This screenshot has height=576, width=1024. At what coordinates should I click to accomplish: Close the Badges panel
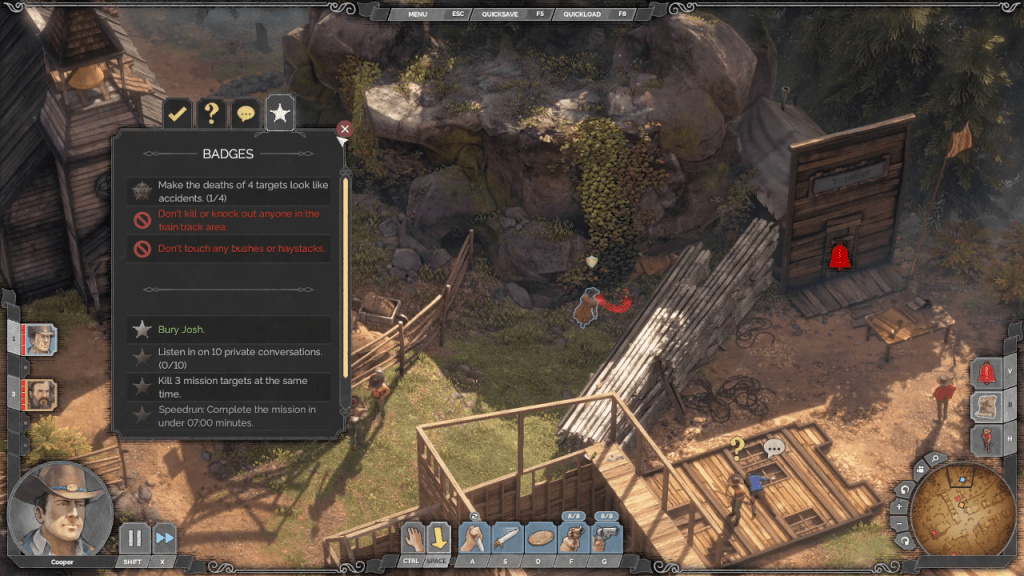[344, 129]
